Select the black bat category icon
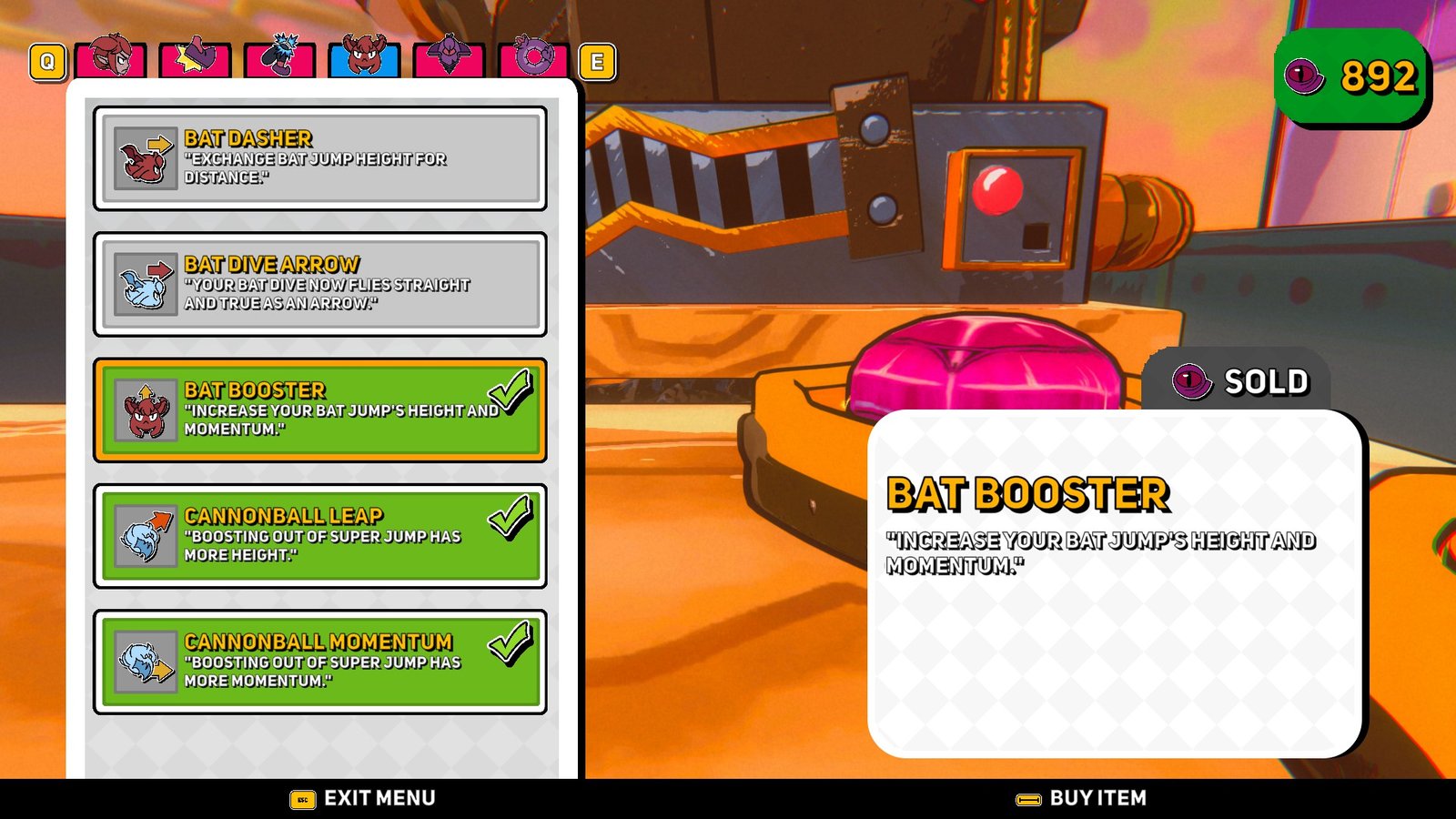The height and width of the screenshot is (819, 1456). click(278, 59)
